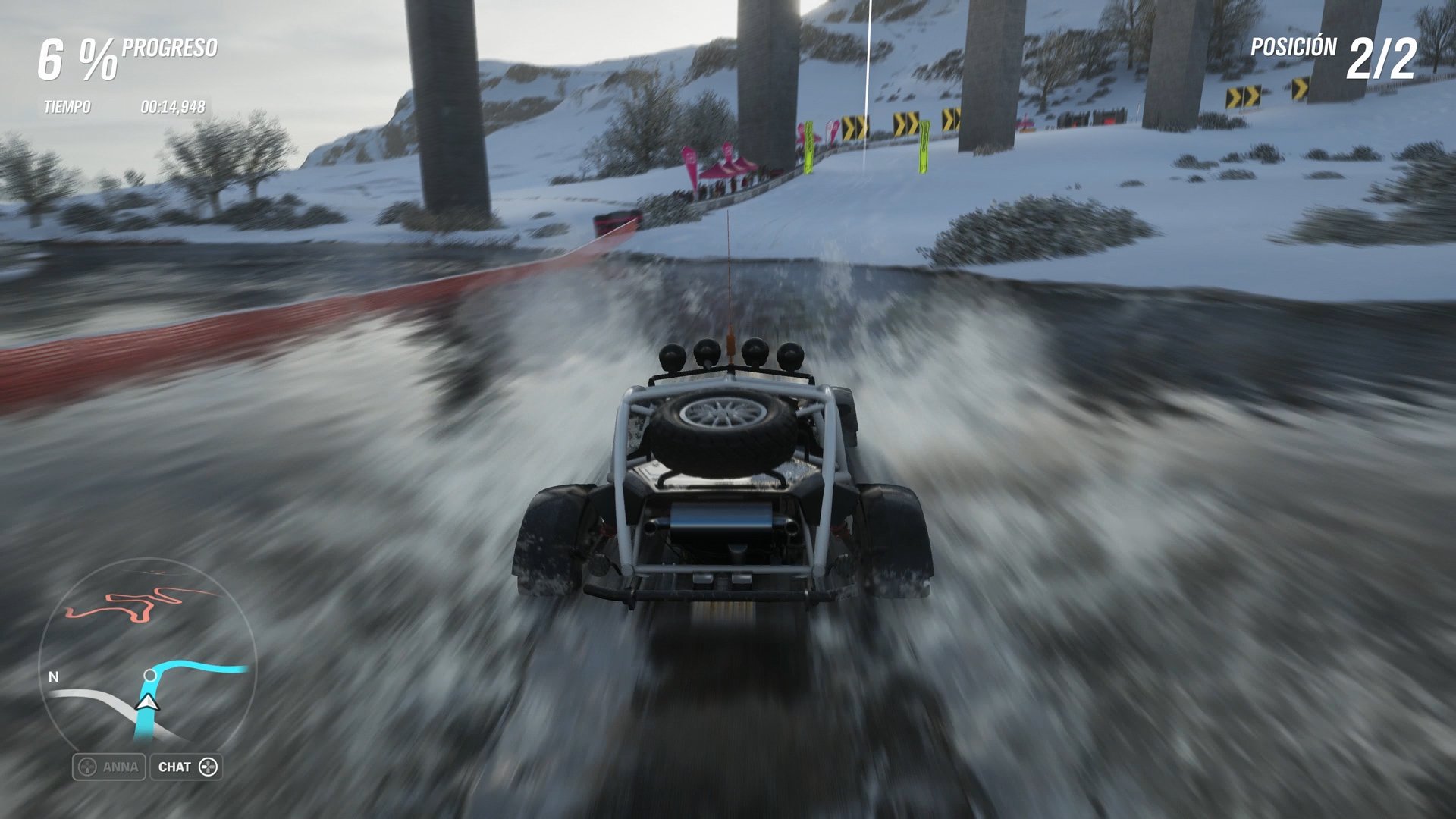Viewport: 1456px width, 819px height.
Task: Select the TIEMPO label row
Action: tap(67, 106)
